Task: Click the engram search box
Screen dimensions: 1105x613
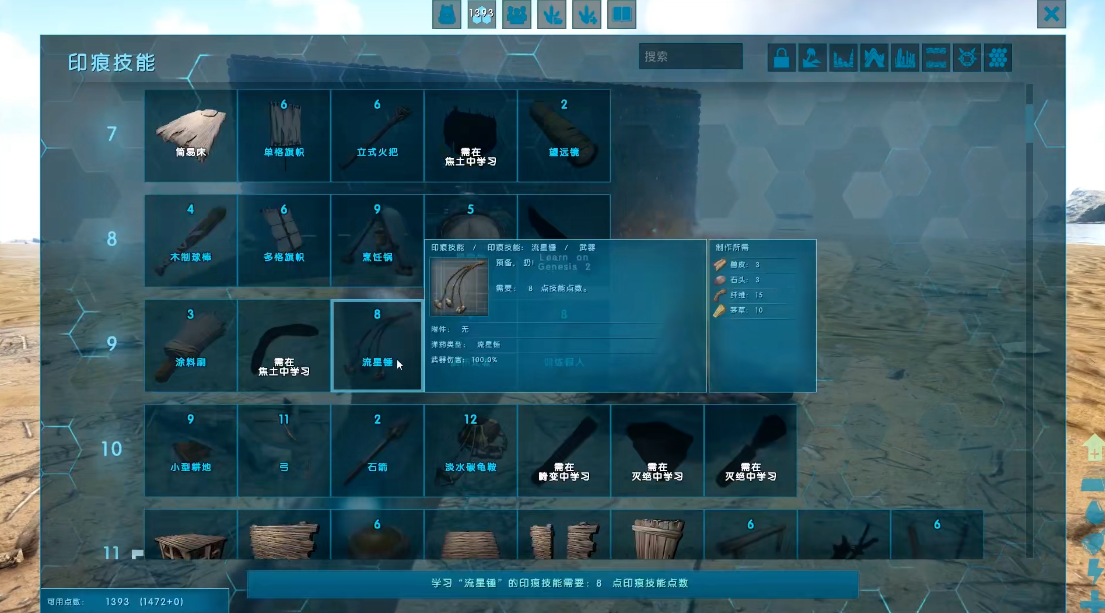Action: pos(690,57)
